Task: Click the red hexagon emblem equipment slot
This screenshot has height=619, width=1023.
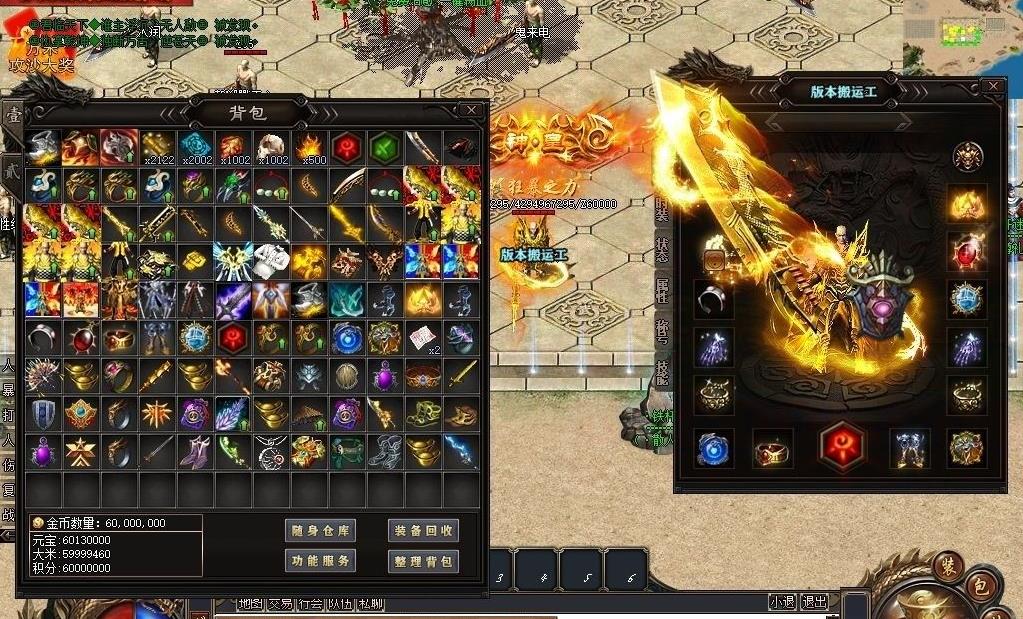Action: [x=841, y=448]
